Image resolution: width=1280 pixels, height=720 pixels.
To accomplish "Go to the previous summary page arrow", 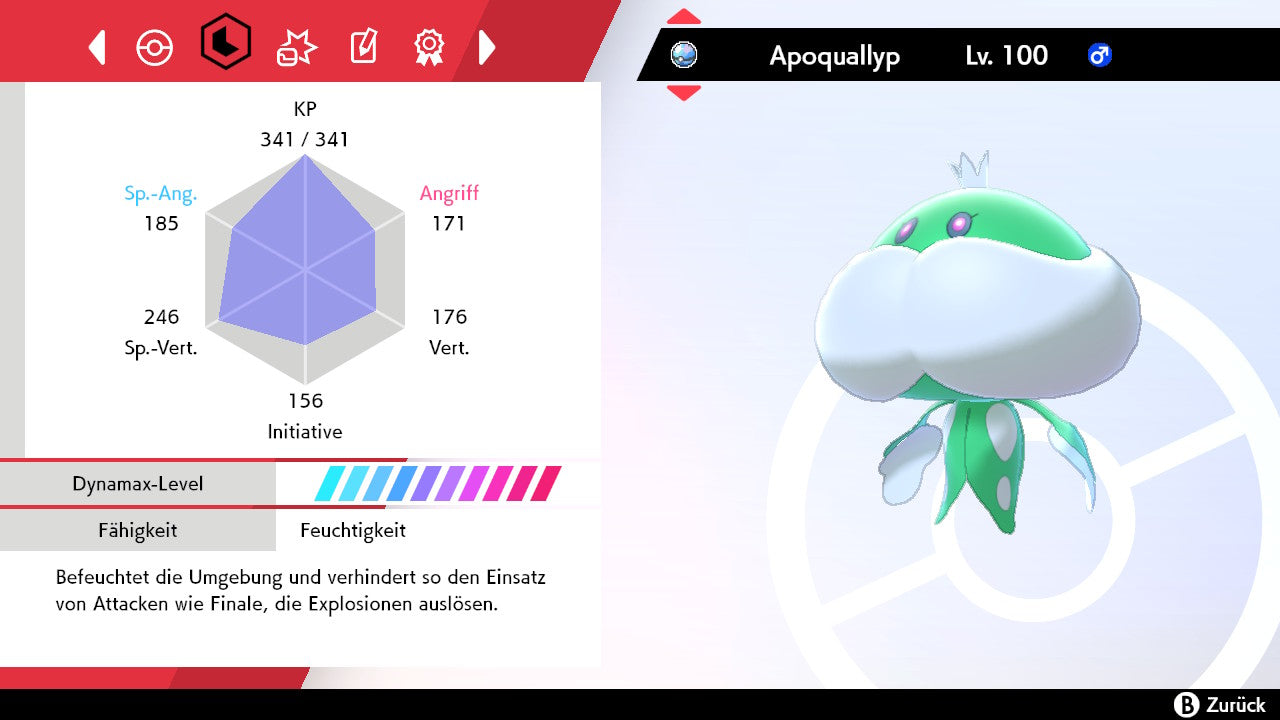I will tap(97, 47).
